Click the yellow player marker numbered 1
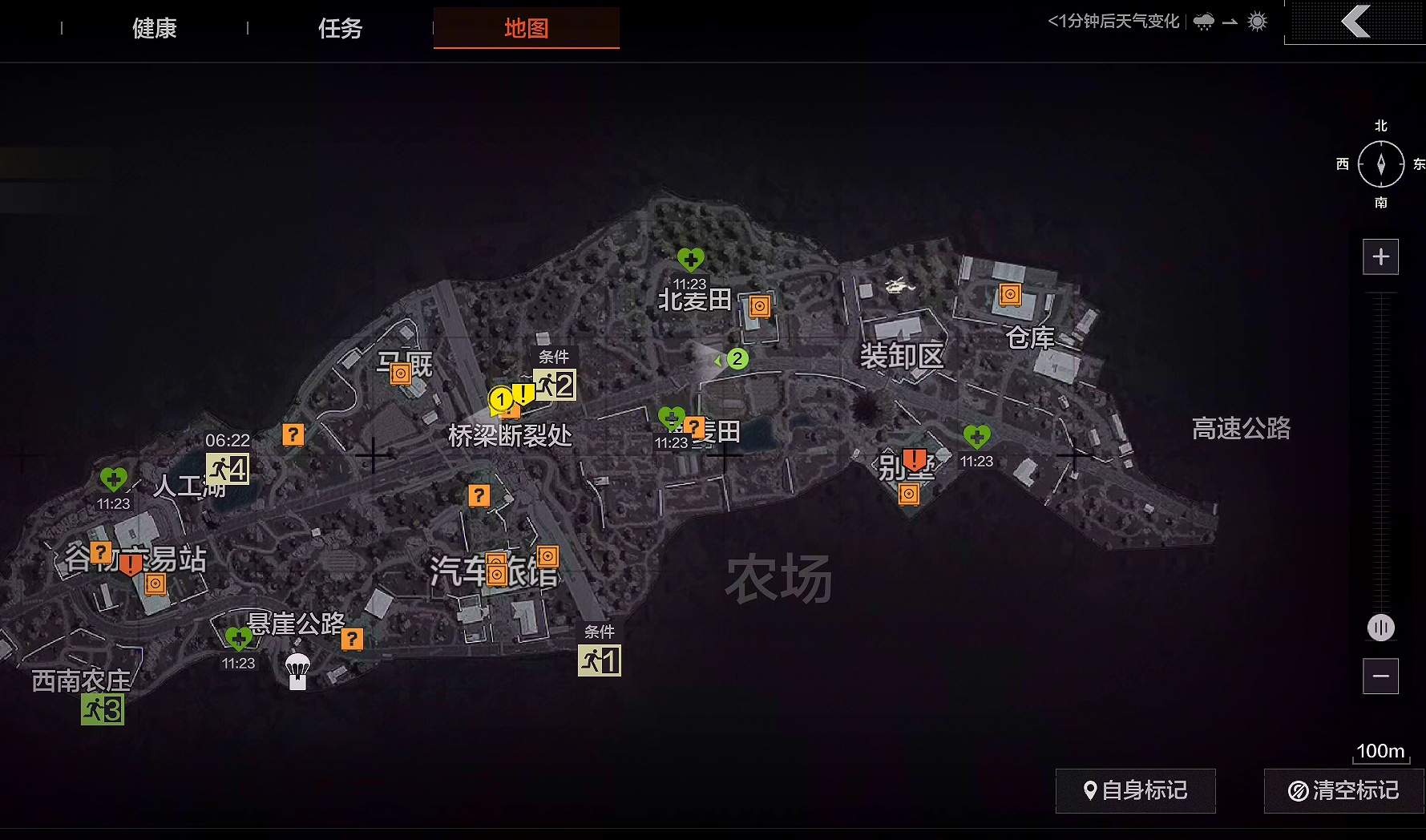Screen dimensions: 1426x840 tap(501, 398)
